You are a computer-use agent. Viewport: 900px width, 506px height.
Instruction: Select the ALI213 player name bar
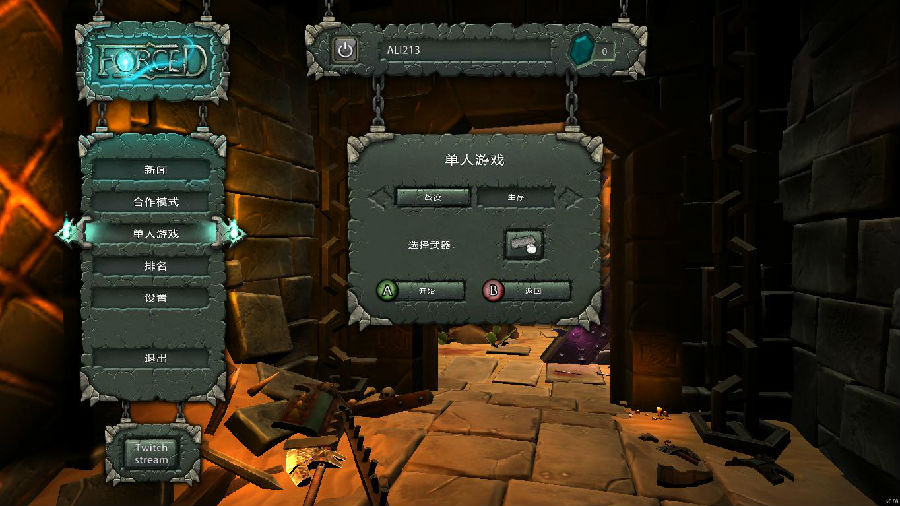(465, 49)
